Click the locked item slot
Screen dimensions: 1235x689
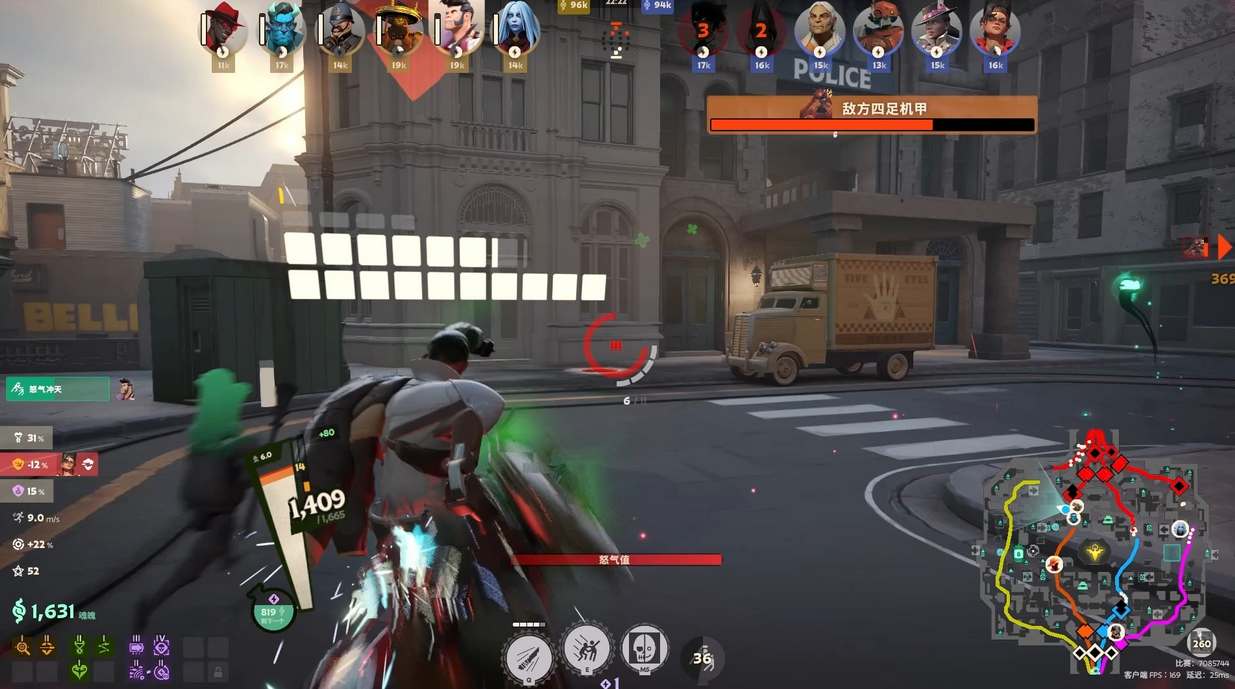pyautogui.click(x=219, y=671)
